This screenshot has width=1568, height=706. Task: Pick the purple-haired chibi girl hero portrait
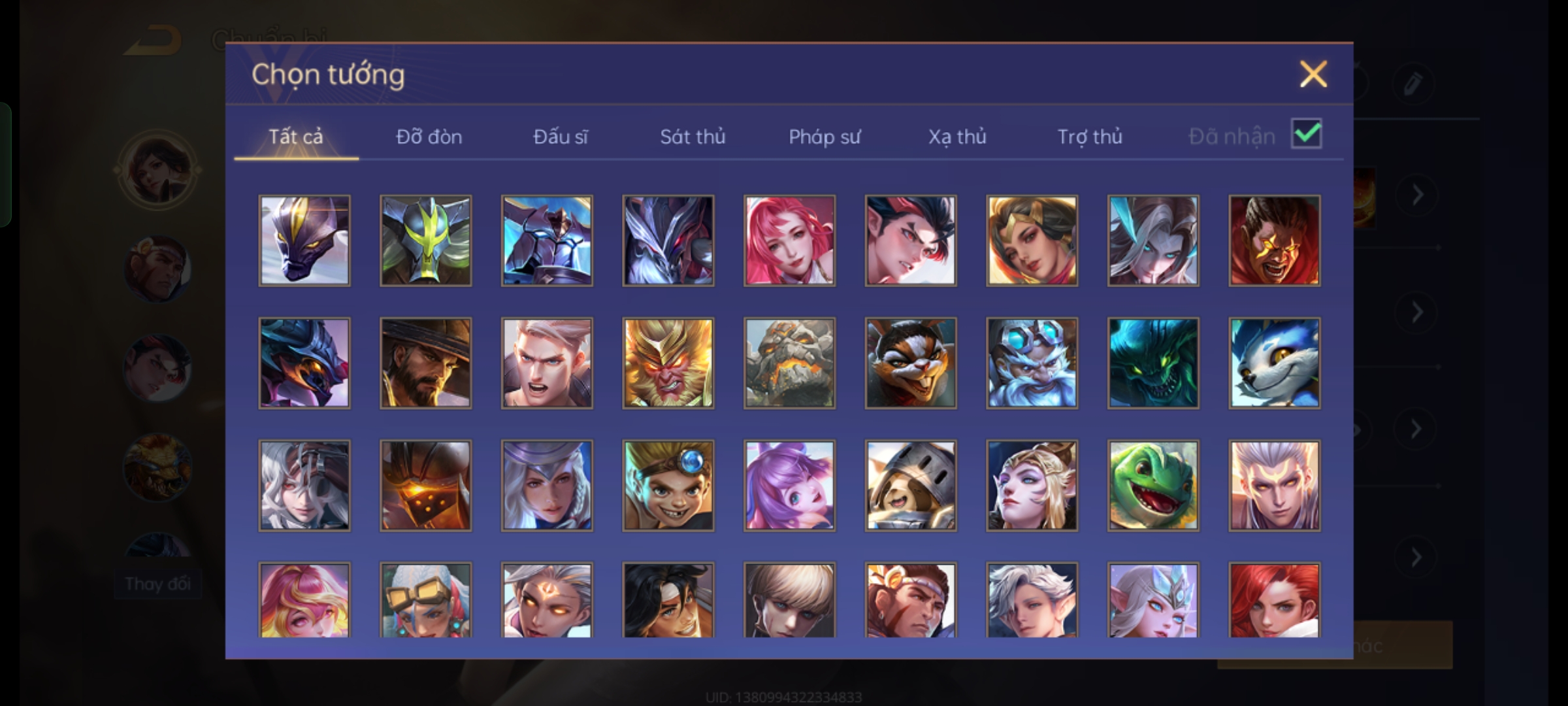click(789, 485)
